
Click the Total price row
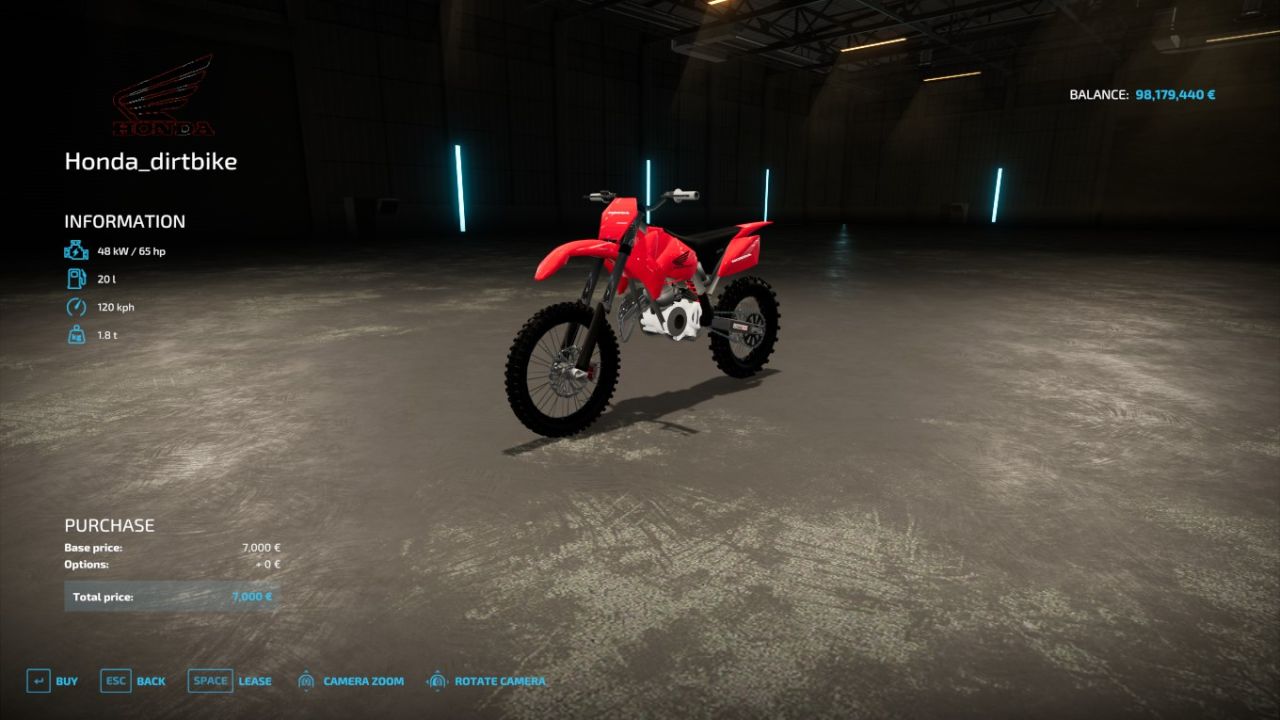pos(170,596)
